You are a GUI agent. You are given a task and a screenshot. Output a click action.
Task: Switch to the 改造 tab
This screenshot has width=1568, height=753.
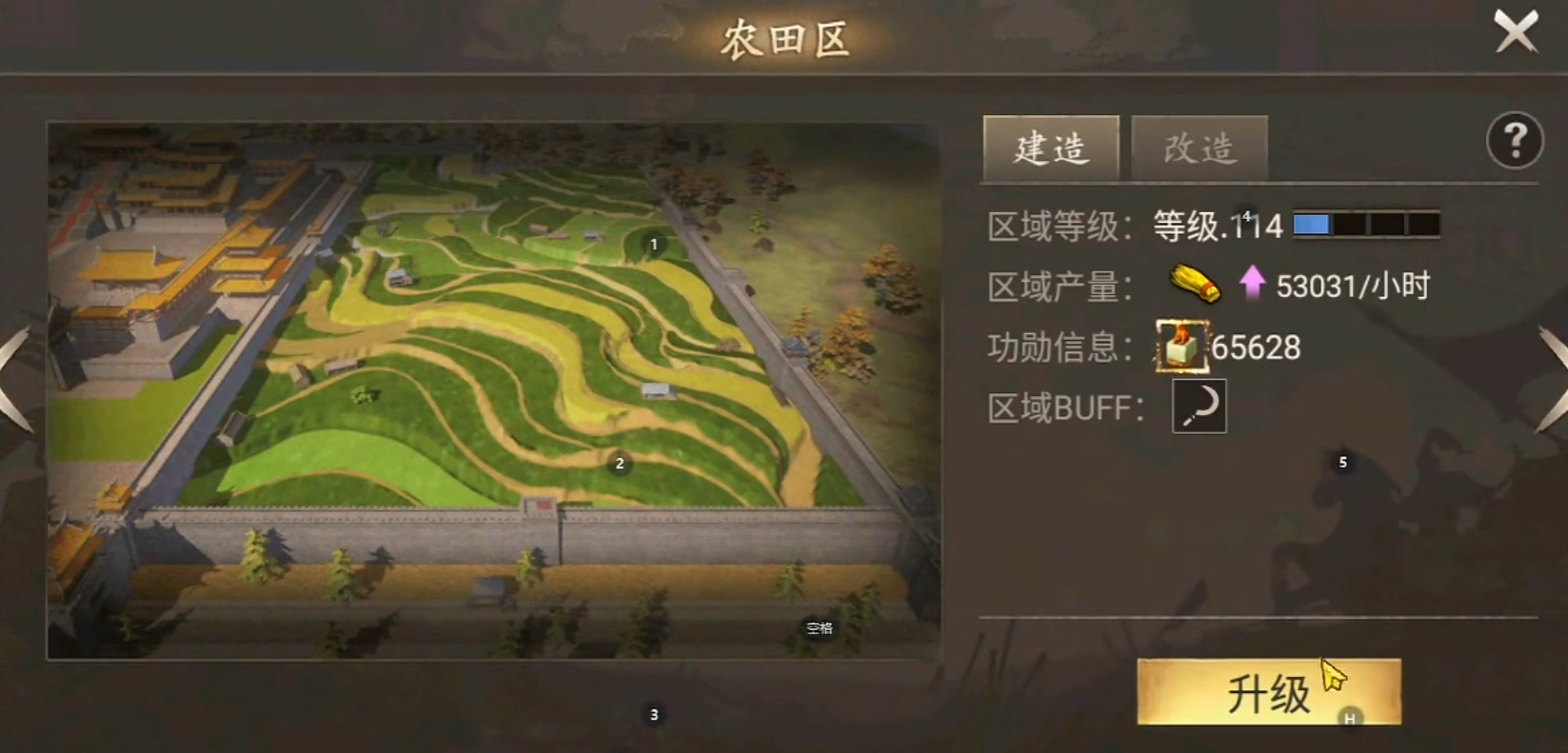click(x=1199, y=148)
